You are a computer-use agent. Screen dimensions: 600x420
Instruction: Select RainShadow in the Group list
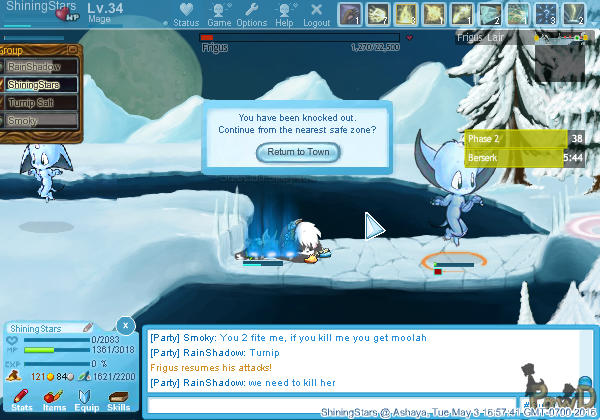click(41, 67)
